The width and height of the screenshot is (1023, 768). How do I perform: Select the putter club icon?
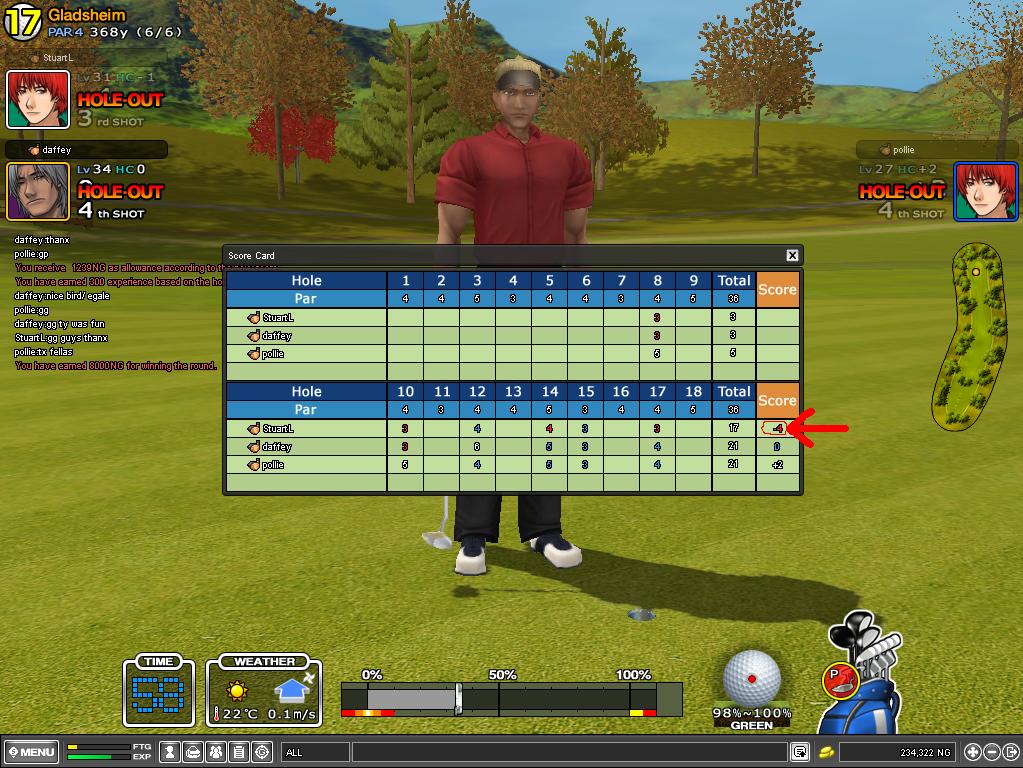(x=840, y=680)
